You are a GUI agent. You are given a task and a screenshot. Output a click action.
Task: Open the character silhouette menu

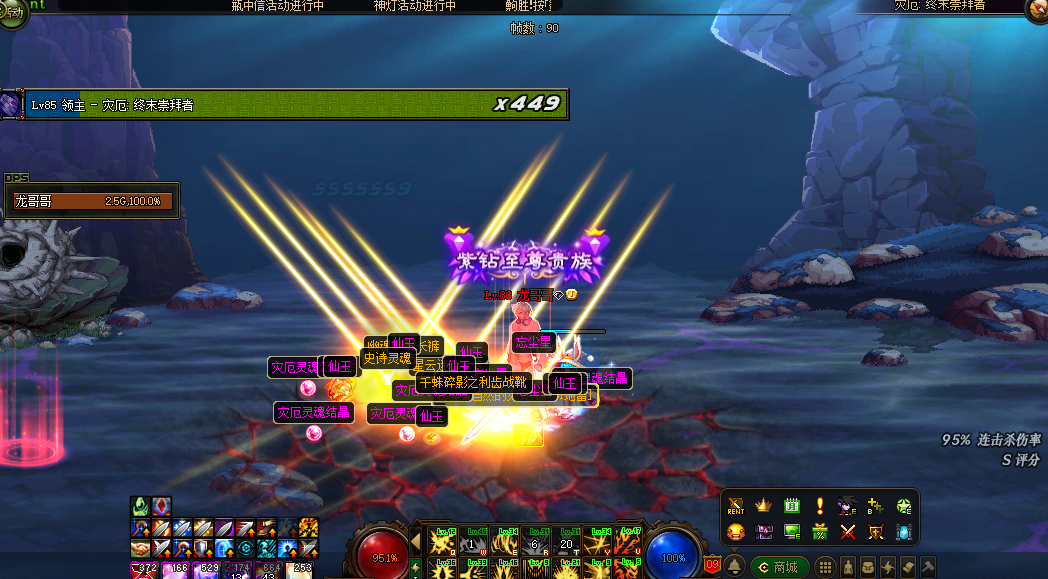(x=847, y=567)
